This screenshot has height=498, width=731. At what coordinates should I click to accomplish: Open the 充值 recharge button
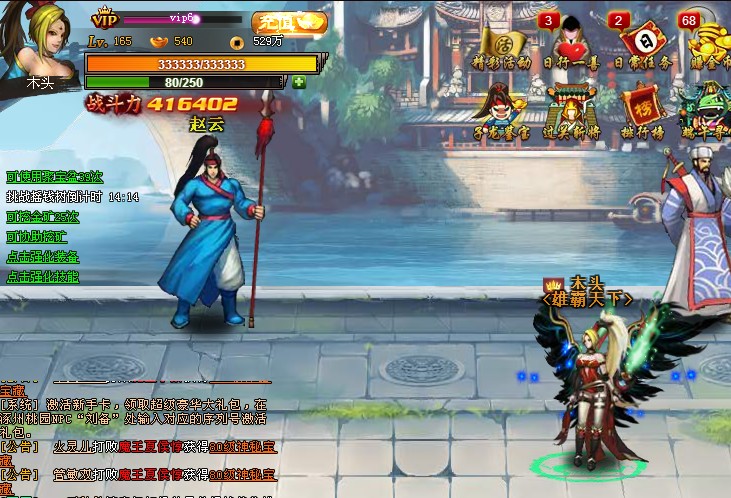(x=289, y=21)
